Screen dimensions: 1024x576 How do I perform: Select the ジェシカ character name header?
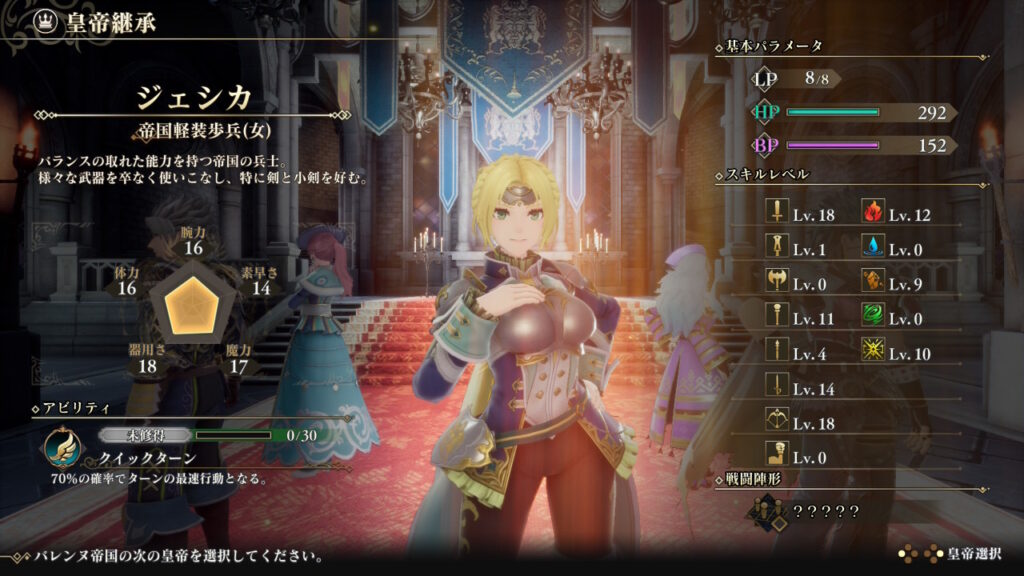coord(194,100)
